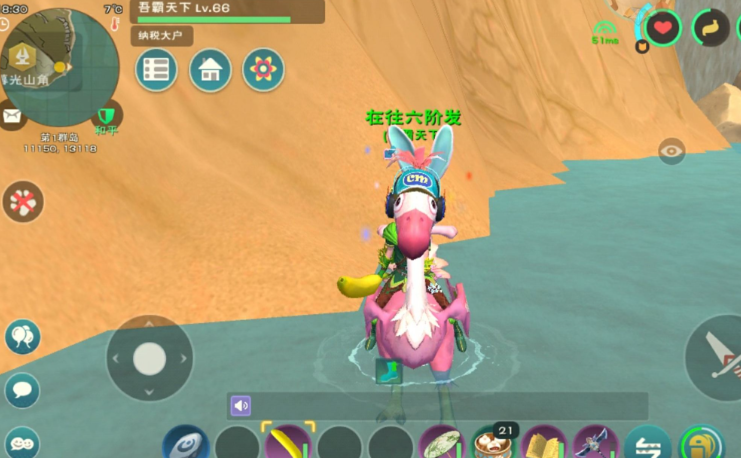Tap the crossed-out paw pet button
The height and width of the screenshot is (458, 741).
(x=22, y=202)
